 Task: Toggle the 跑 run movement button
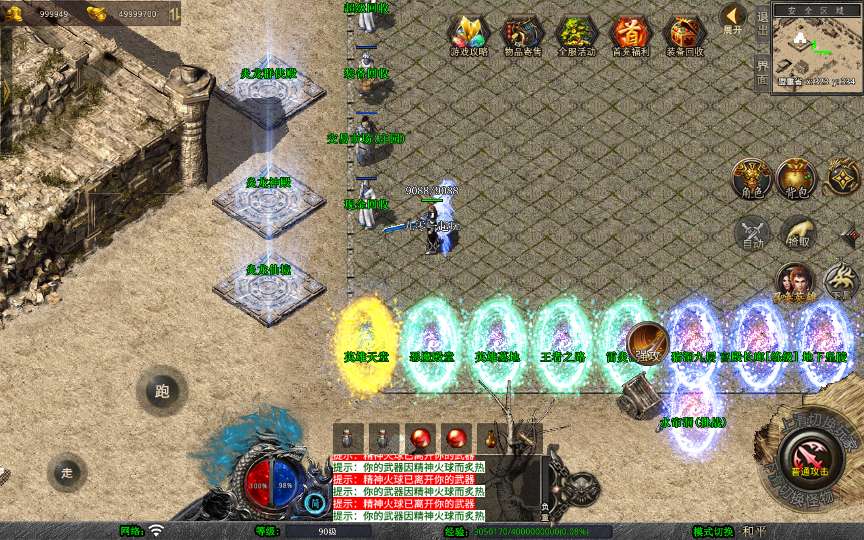[x=162, y=391]
